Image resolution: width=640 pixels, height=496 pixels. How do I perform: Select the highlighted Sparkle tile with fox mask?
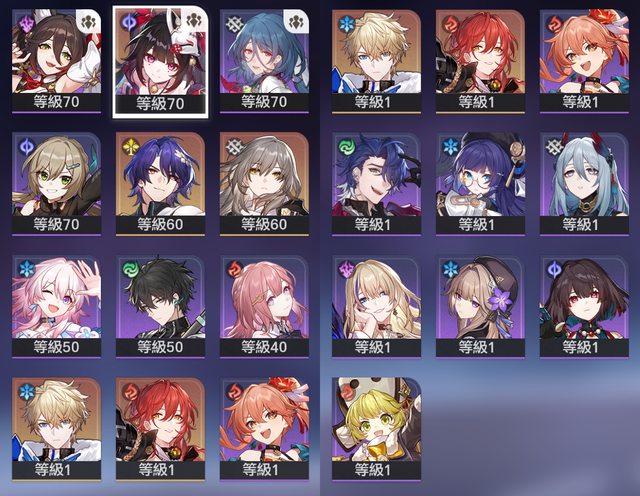[160, 56]
